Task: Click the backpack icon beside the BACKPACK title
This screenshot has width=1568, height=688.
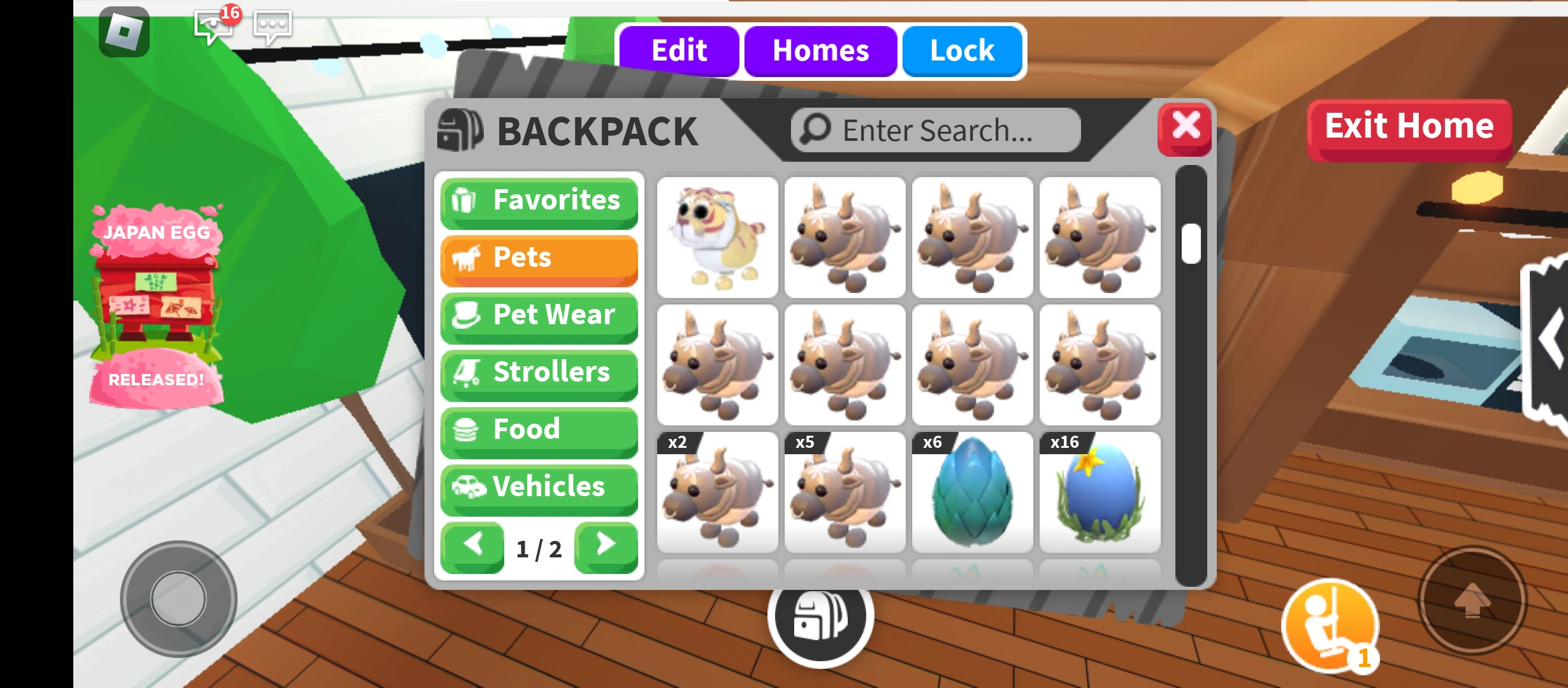Action: pyautogui.click(x=458, y=129)
